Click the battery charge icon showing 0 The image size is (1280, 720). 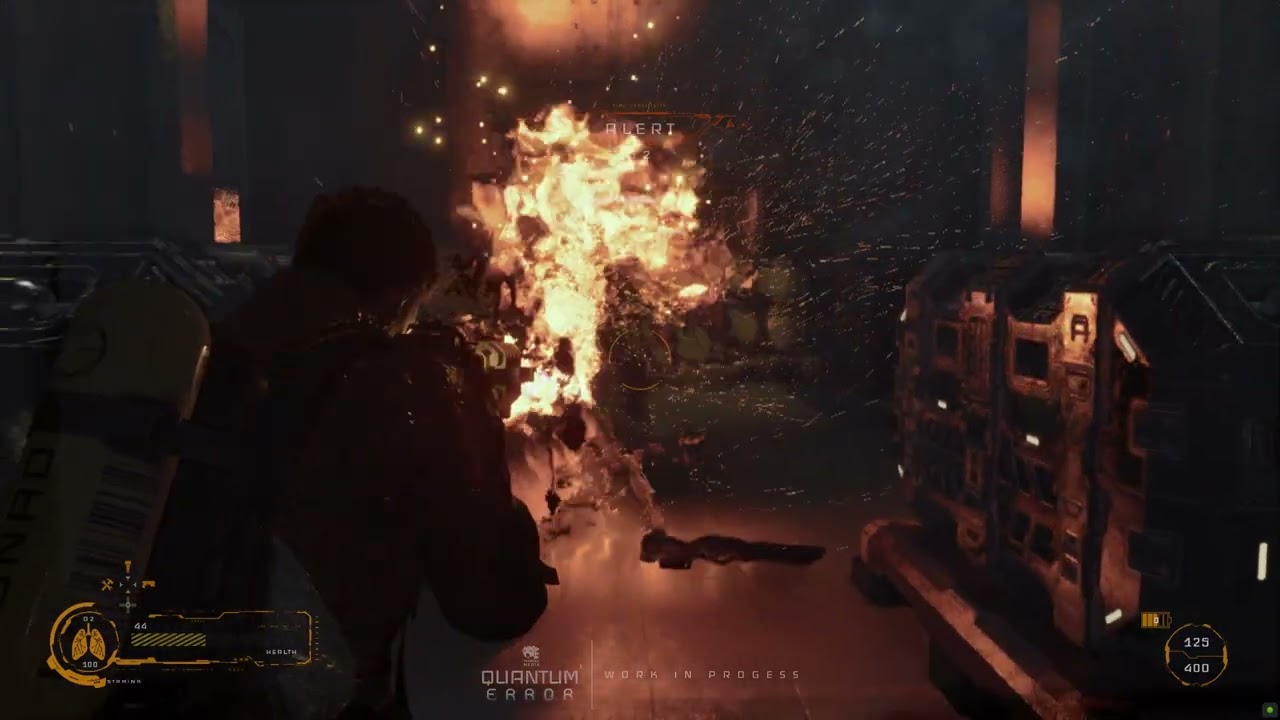(1156, 620)
